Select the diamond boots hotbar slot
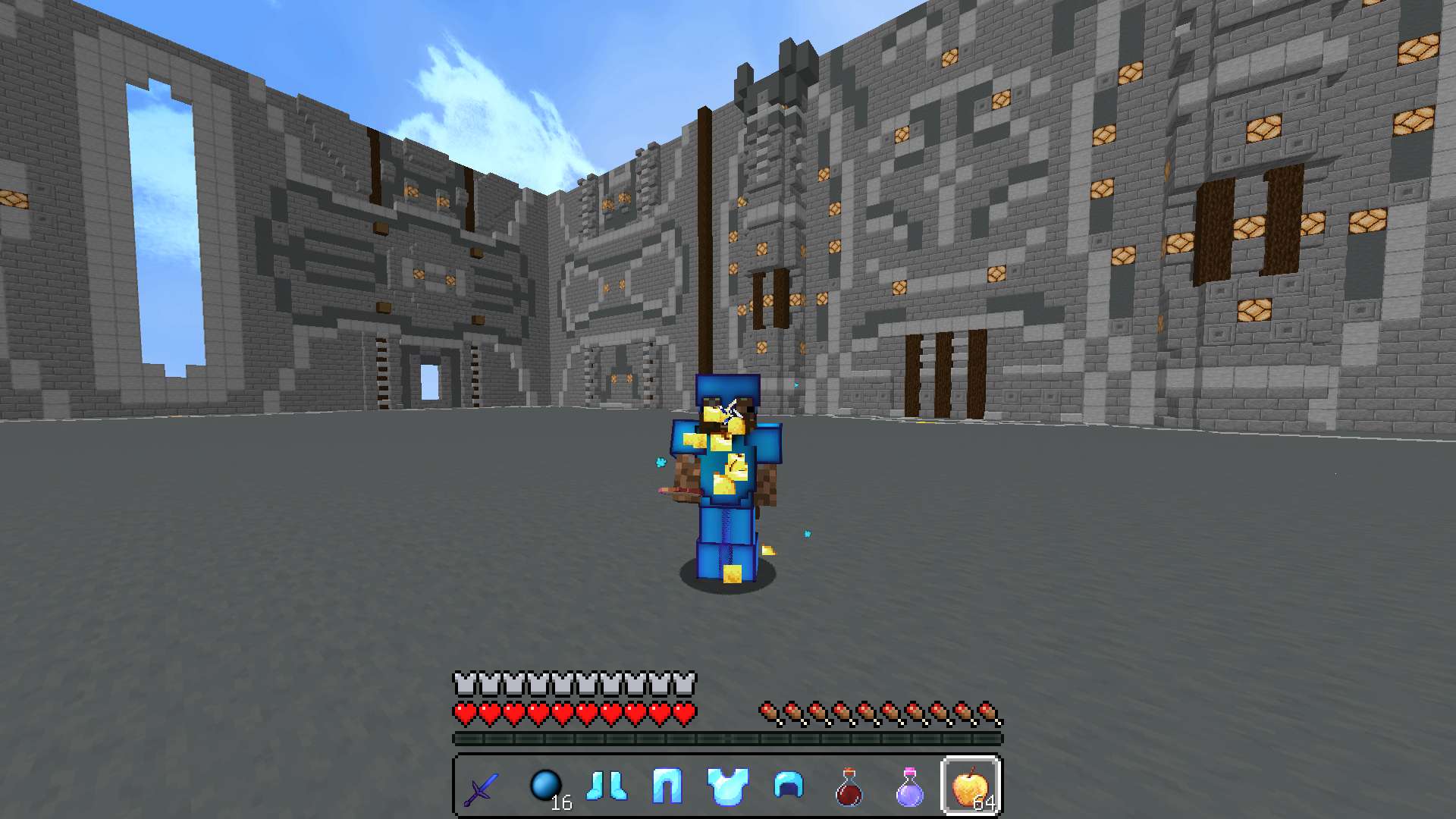This screenshot has height=819, width=1456. [x=606, y=786]
